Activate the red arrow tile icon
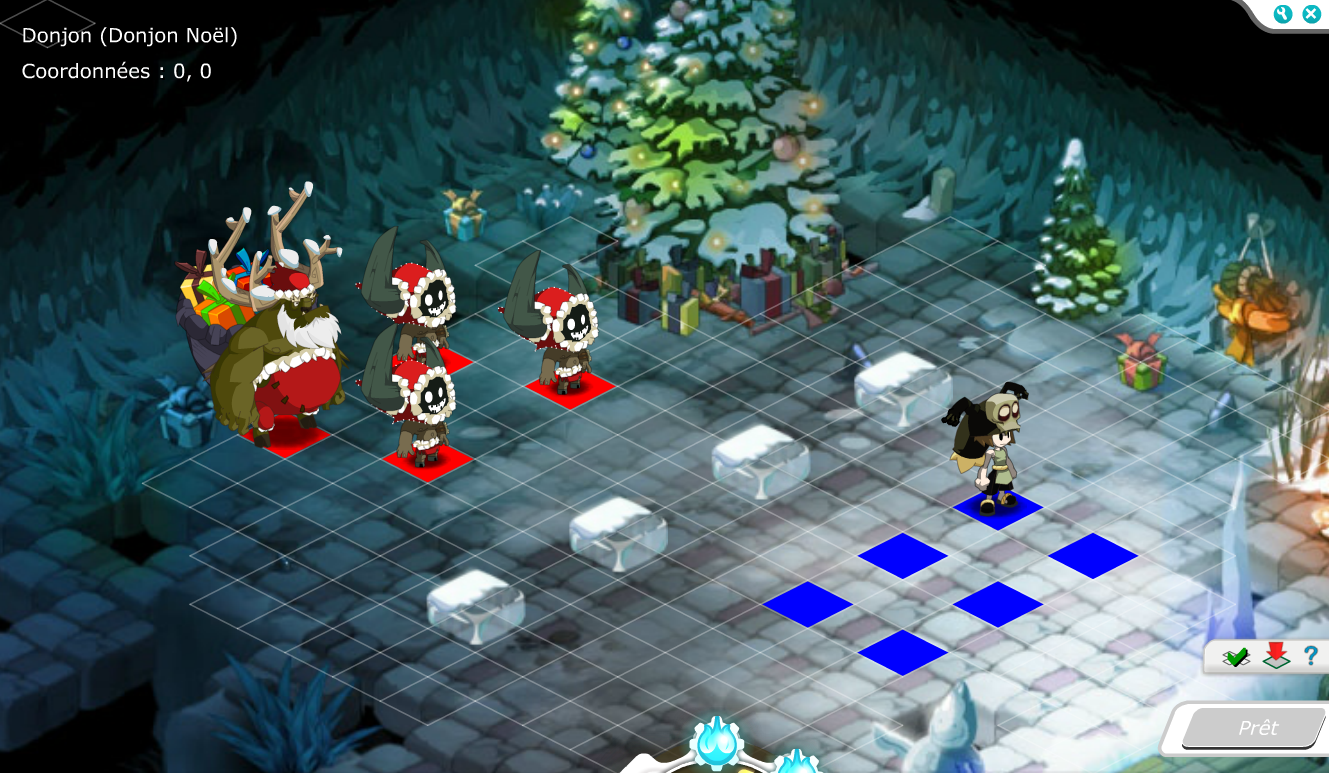1329x773 pixels. coord(1276,656)
